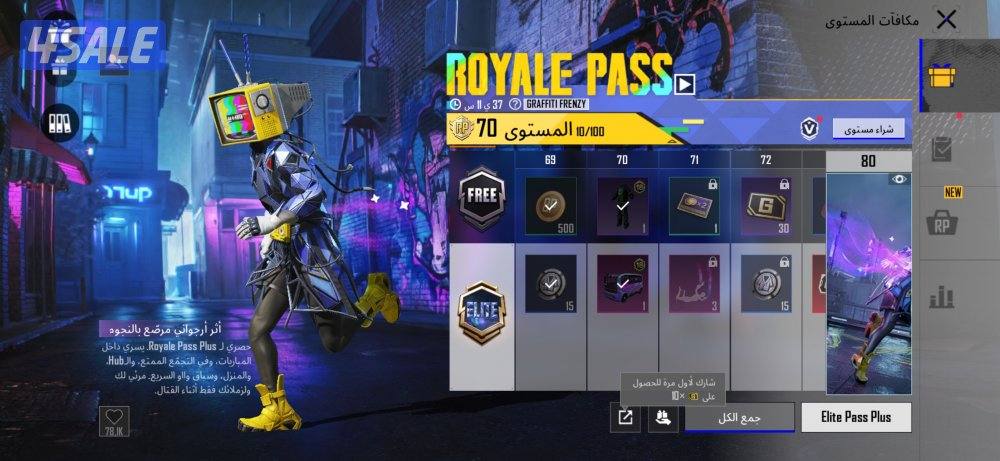
Task: Open the three-folders icon on the left
Action: tap(59, 122)
